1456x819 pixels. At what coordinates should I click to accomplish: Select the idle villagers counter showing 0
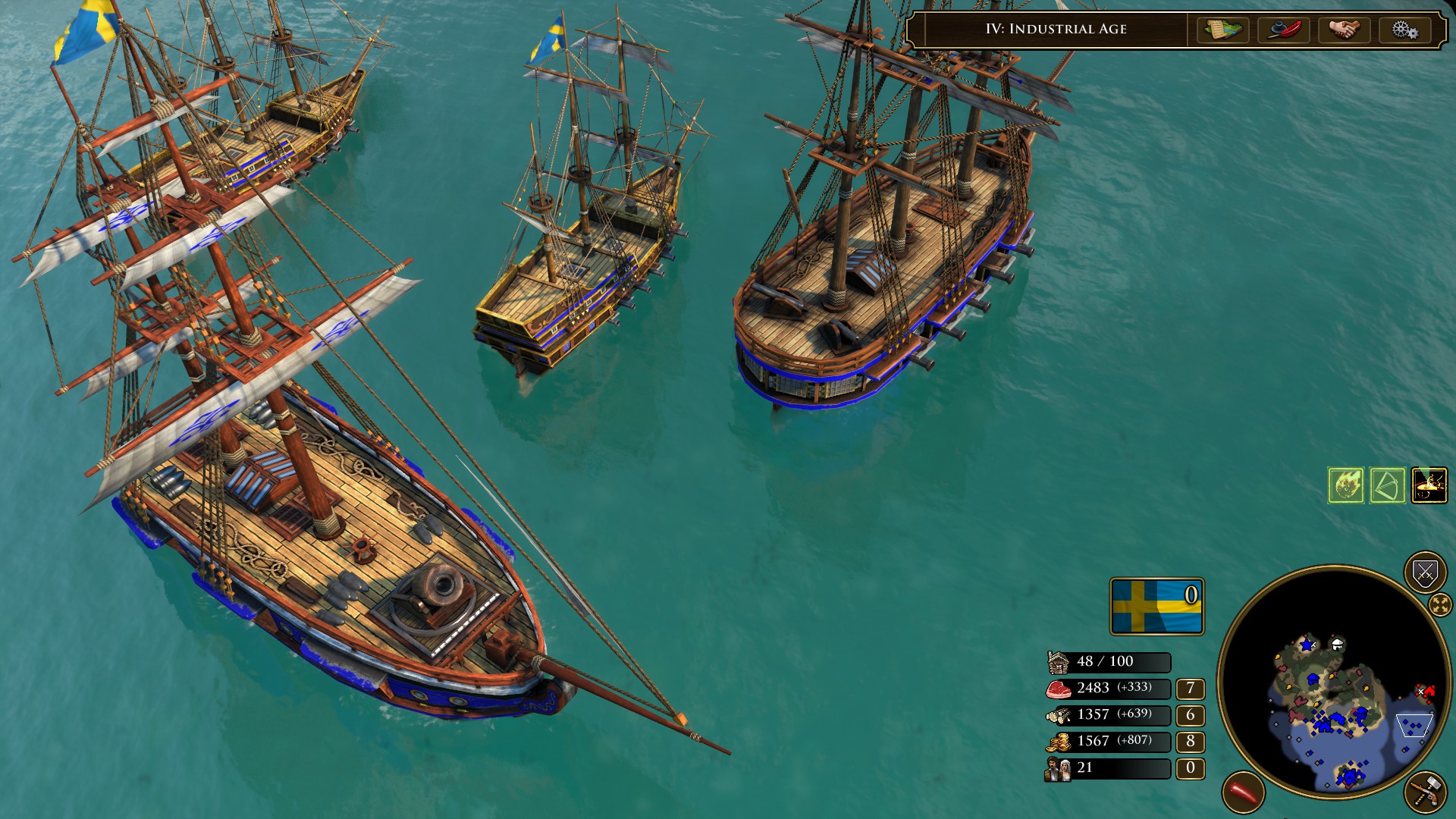(1190, 768)
